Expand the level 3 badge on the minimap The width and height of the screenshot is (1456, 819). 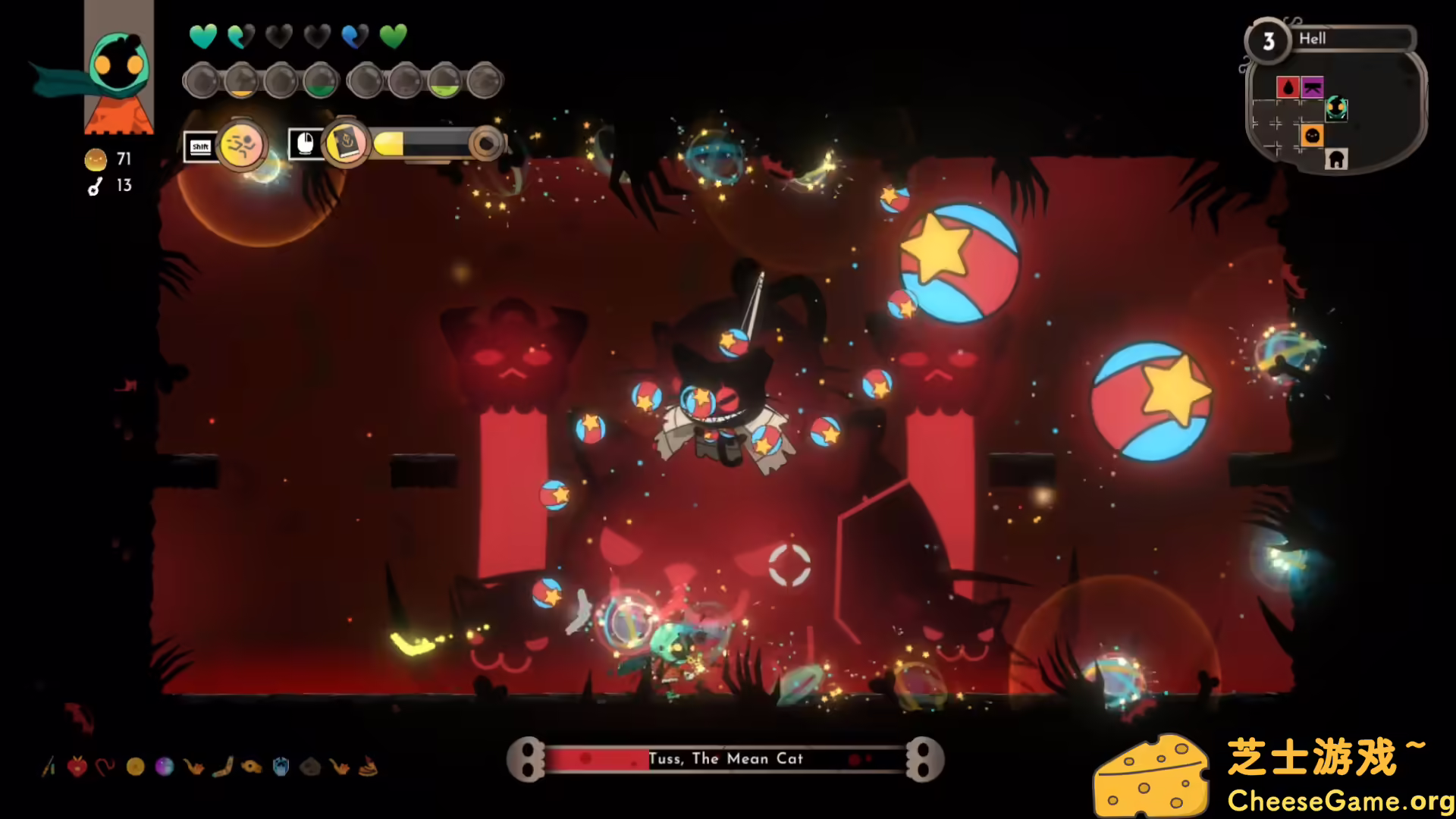tap(1269, 41)
